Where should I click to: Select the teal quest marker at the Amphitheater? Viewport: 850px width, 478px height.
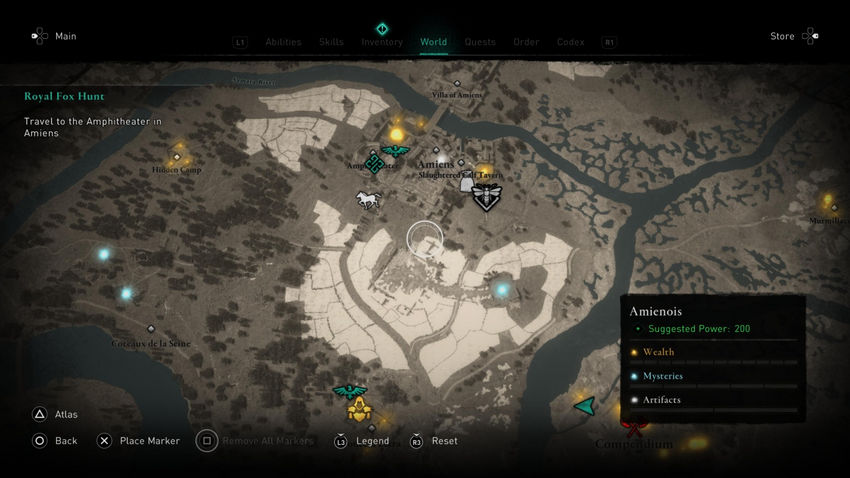pyautogui.click(x=374, y=163)
